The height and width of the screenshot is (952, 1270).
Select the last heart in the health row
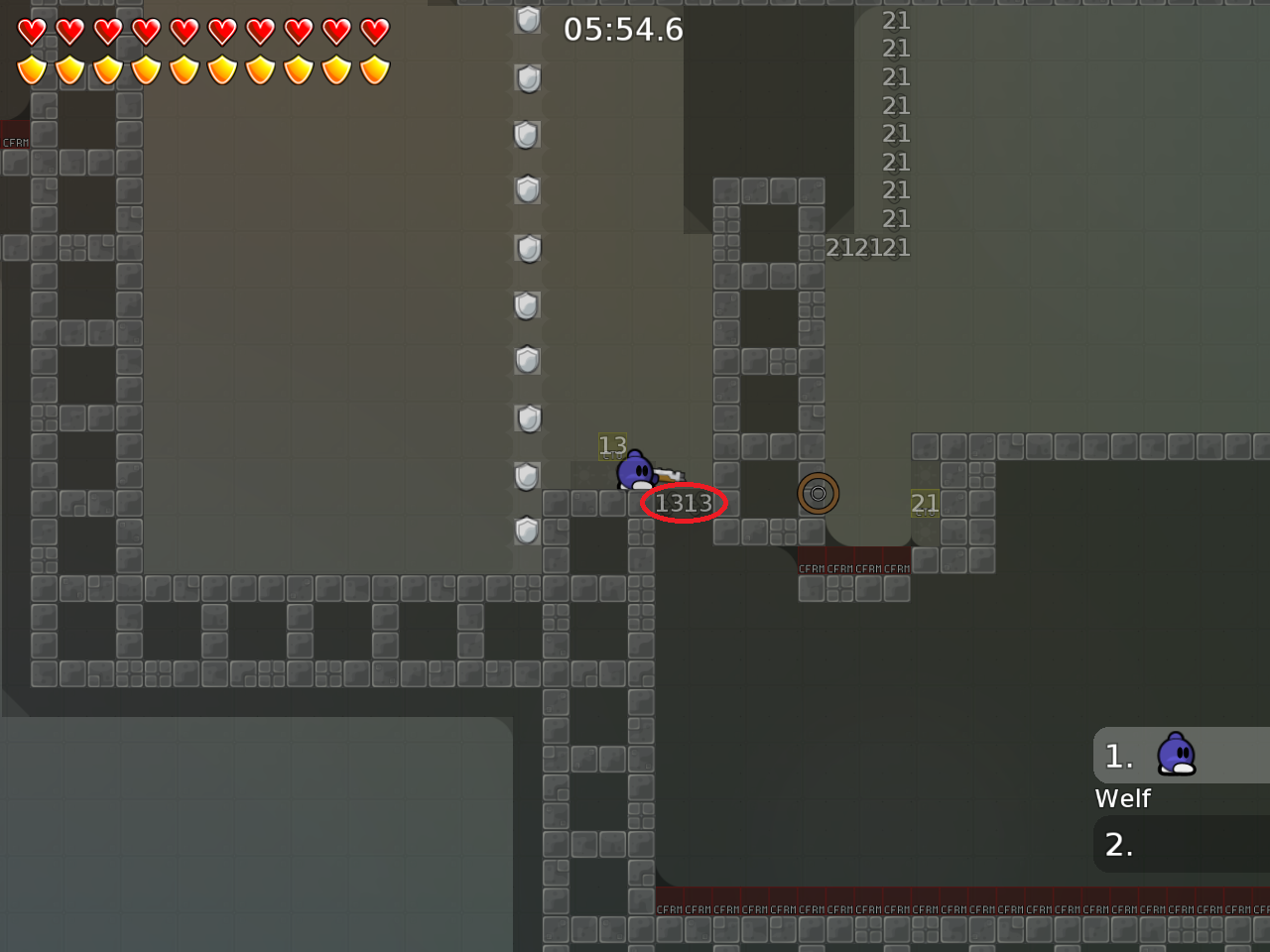pos(372,31)
